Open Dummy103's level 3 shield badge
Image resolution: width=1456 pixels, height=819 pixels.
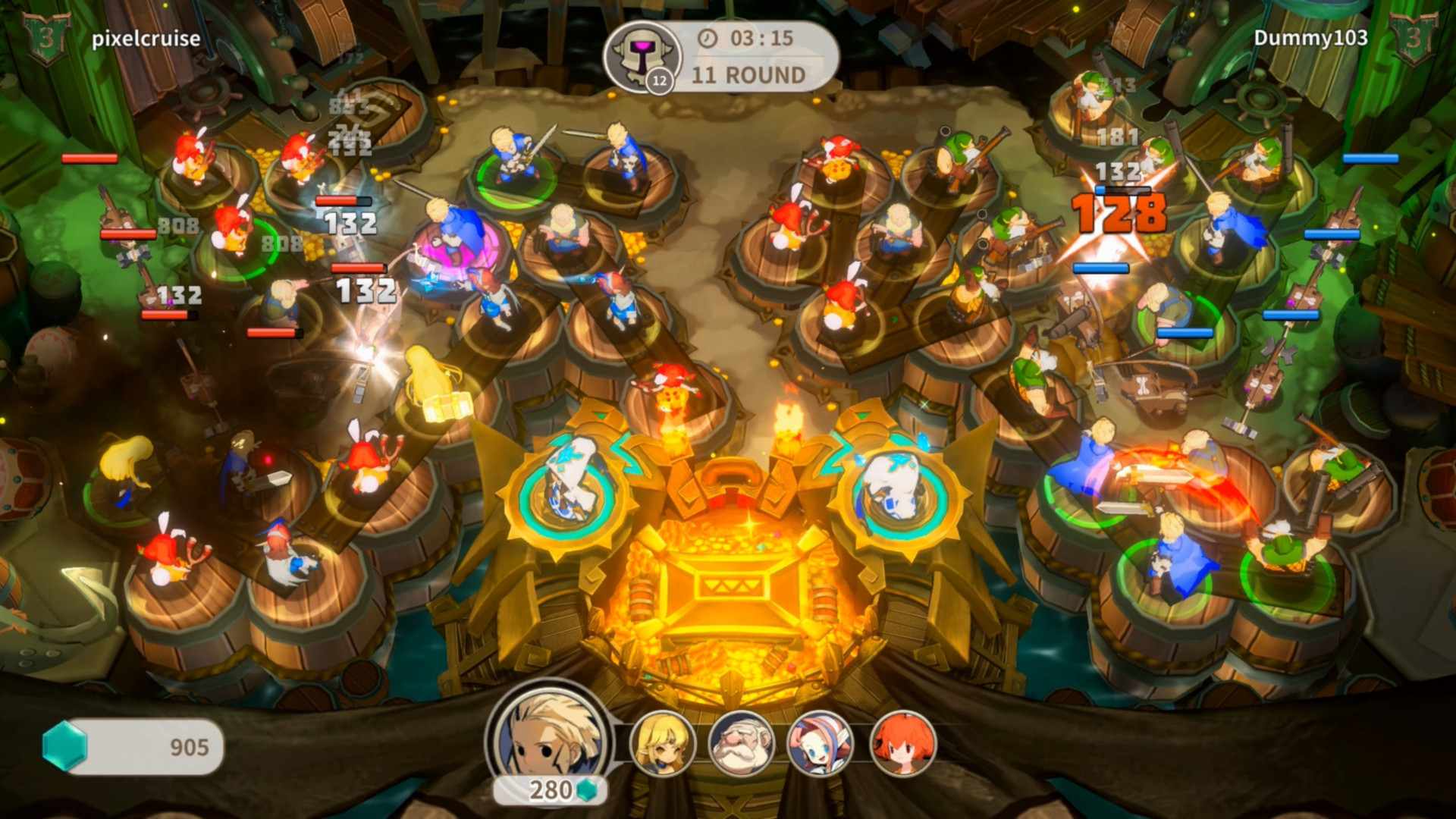(1413, 38)
